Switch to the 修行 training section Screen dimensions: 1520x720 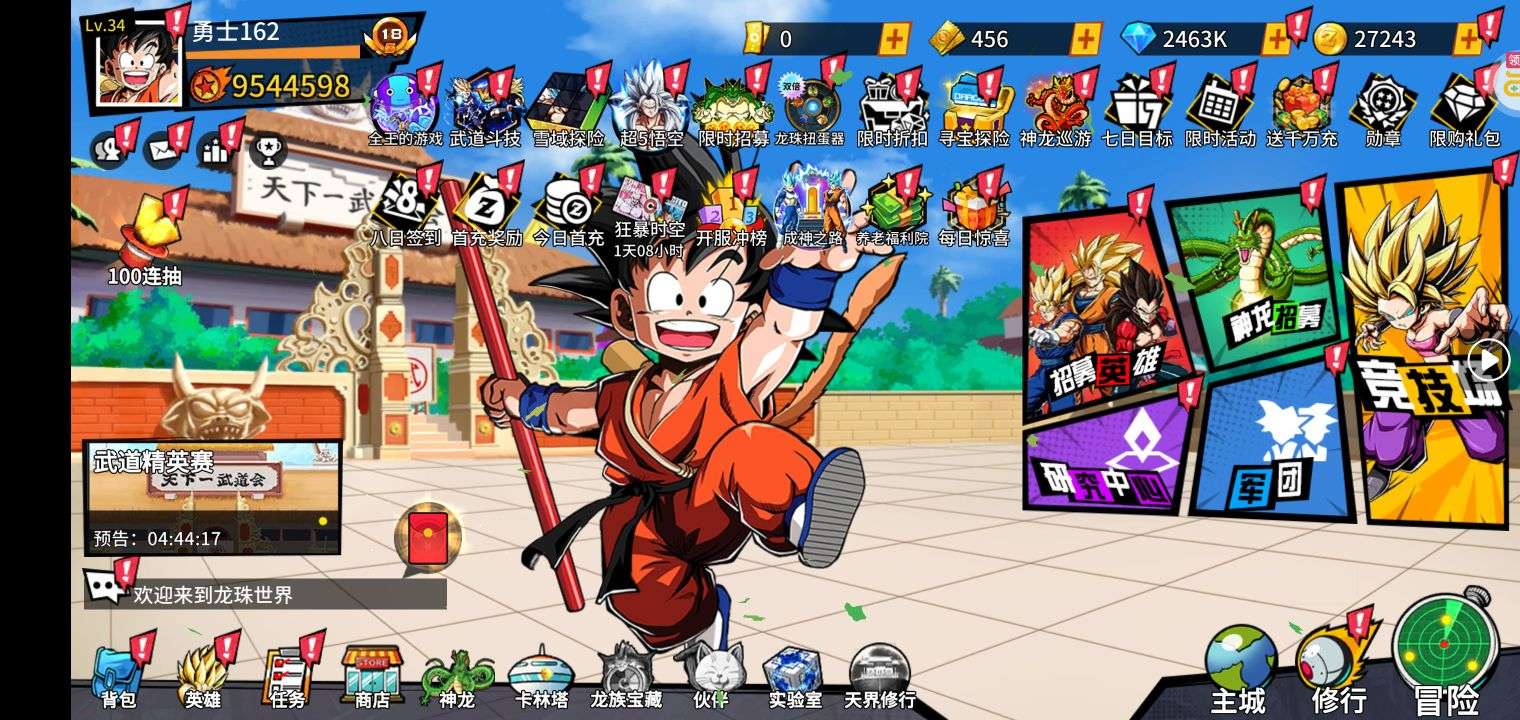(1338, 665)
